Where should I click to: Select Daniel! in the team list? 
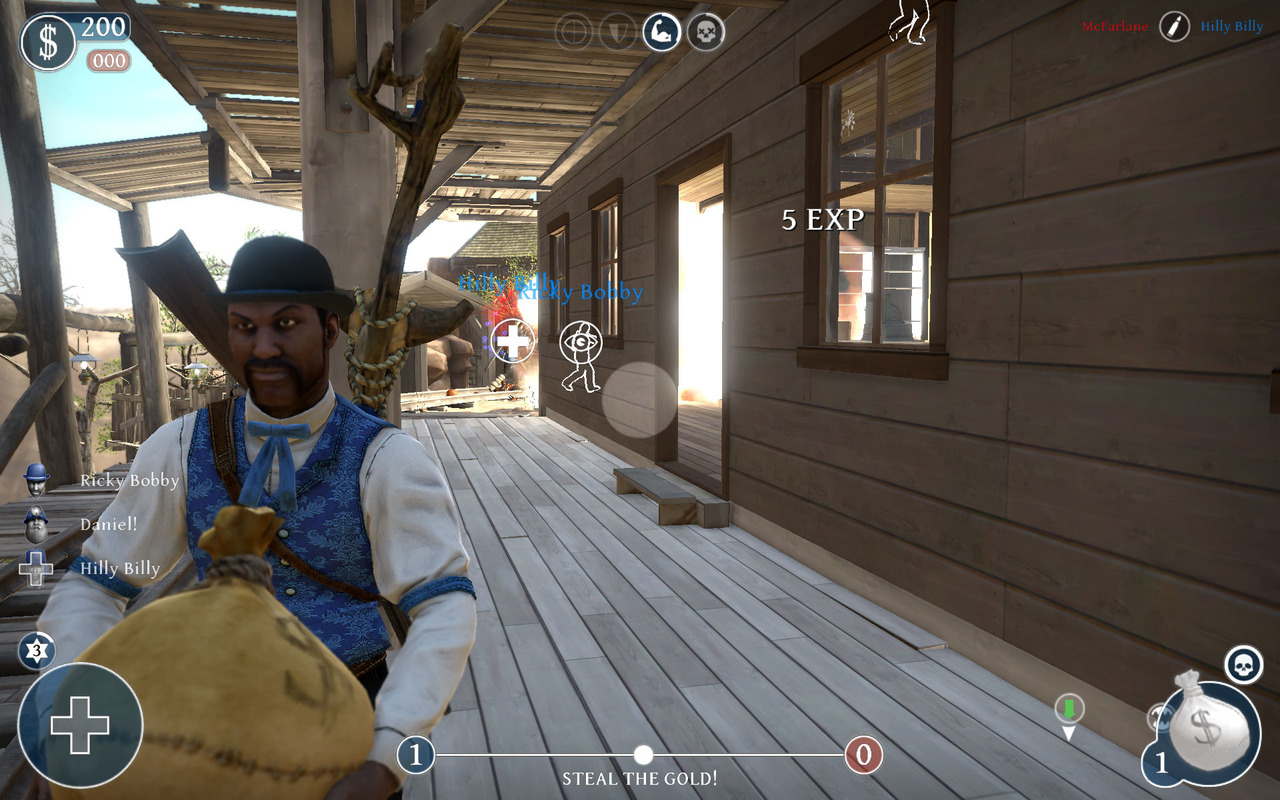(108, 524)
